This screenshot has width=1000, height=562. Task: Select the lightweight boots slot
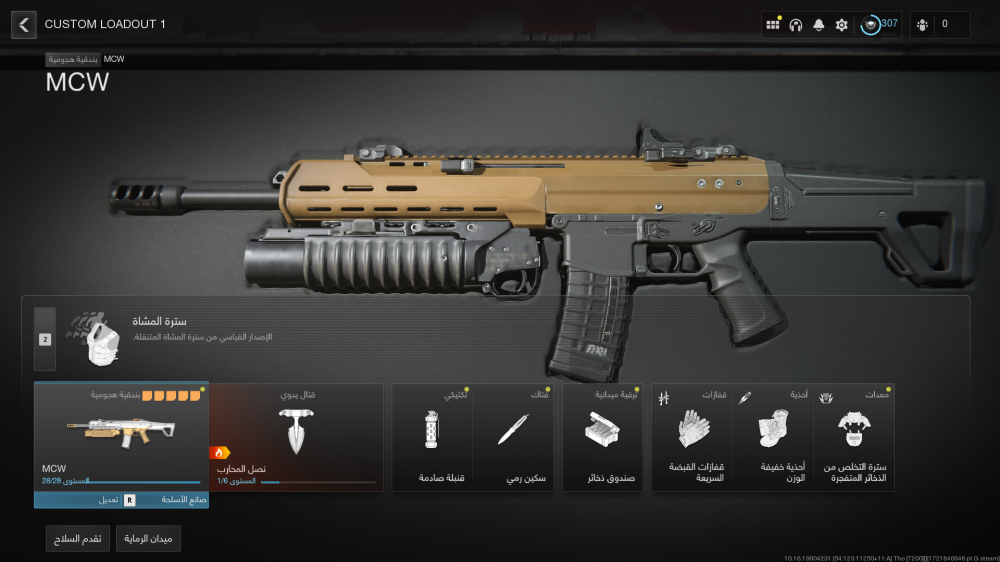pos(773,437)
